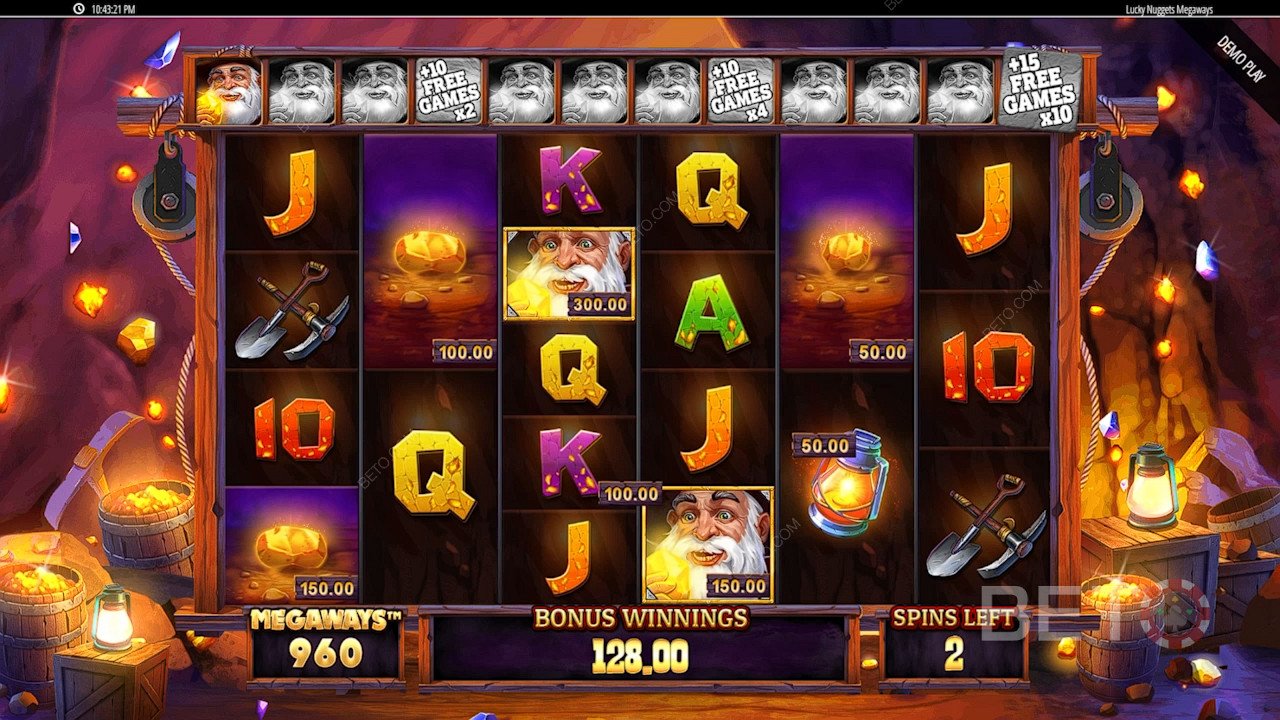Viewport: 1280px width, 720px height.
Task: Select the +10 Free Games x2 tile
Action: pos(448,91)
